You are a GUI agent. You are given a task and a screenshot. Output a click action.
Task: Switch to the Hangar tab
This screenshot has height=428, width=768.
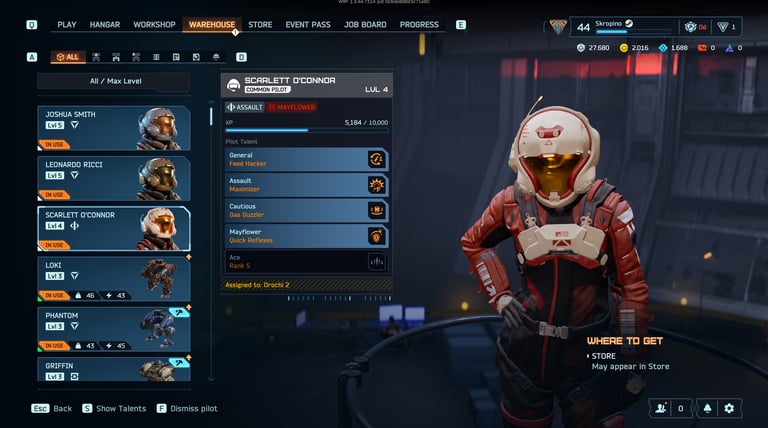coord(104,24)
